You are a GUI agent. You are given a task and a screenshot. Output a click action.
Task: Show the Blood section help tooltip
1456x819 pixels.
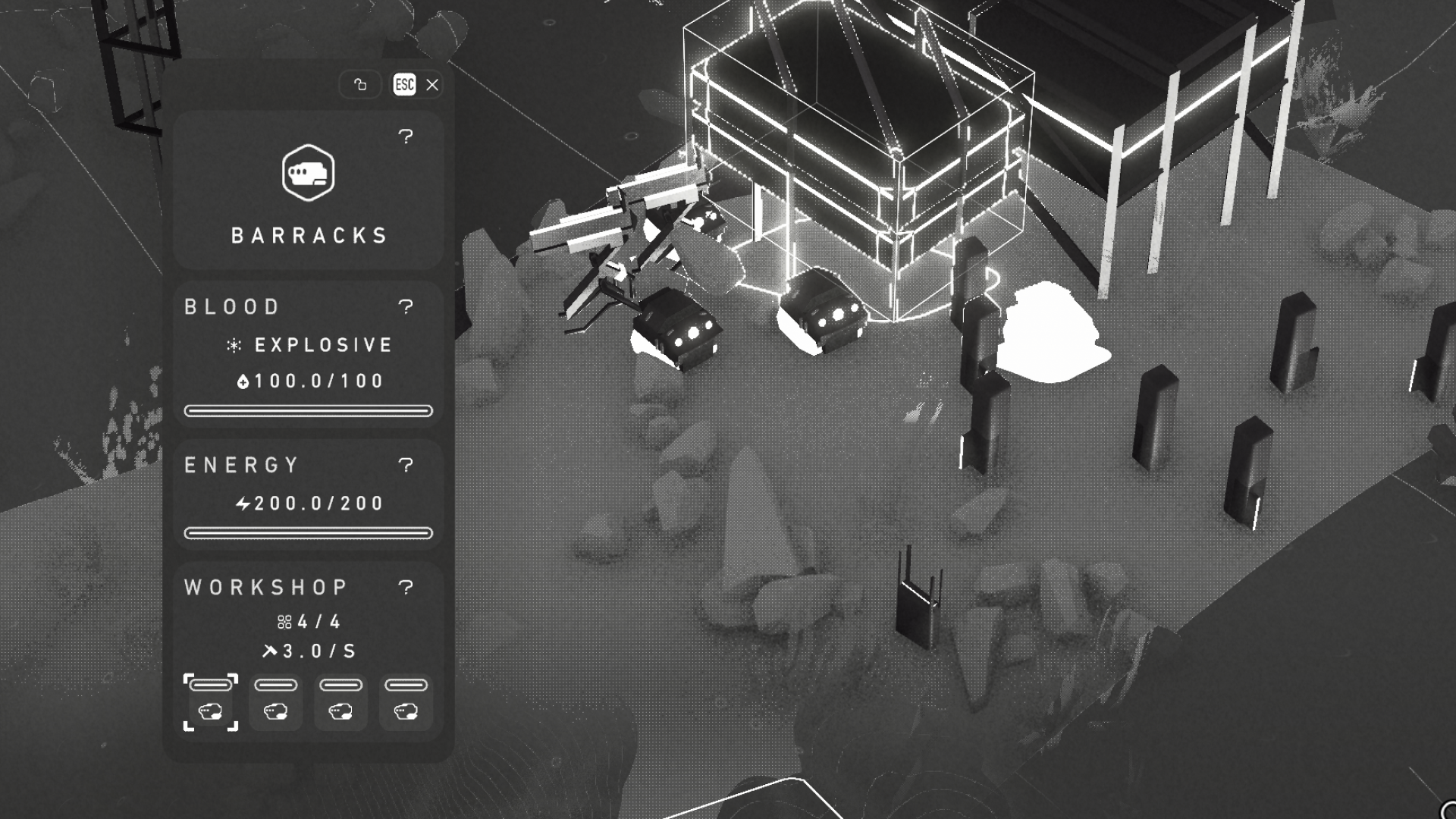pyautogui.click(x=406, y=306)
